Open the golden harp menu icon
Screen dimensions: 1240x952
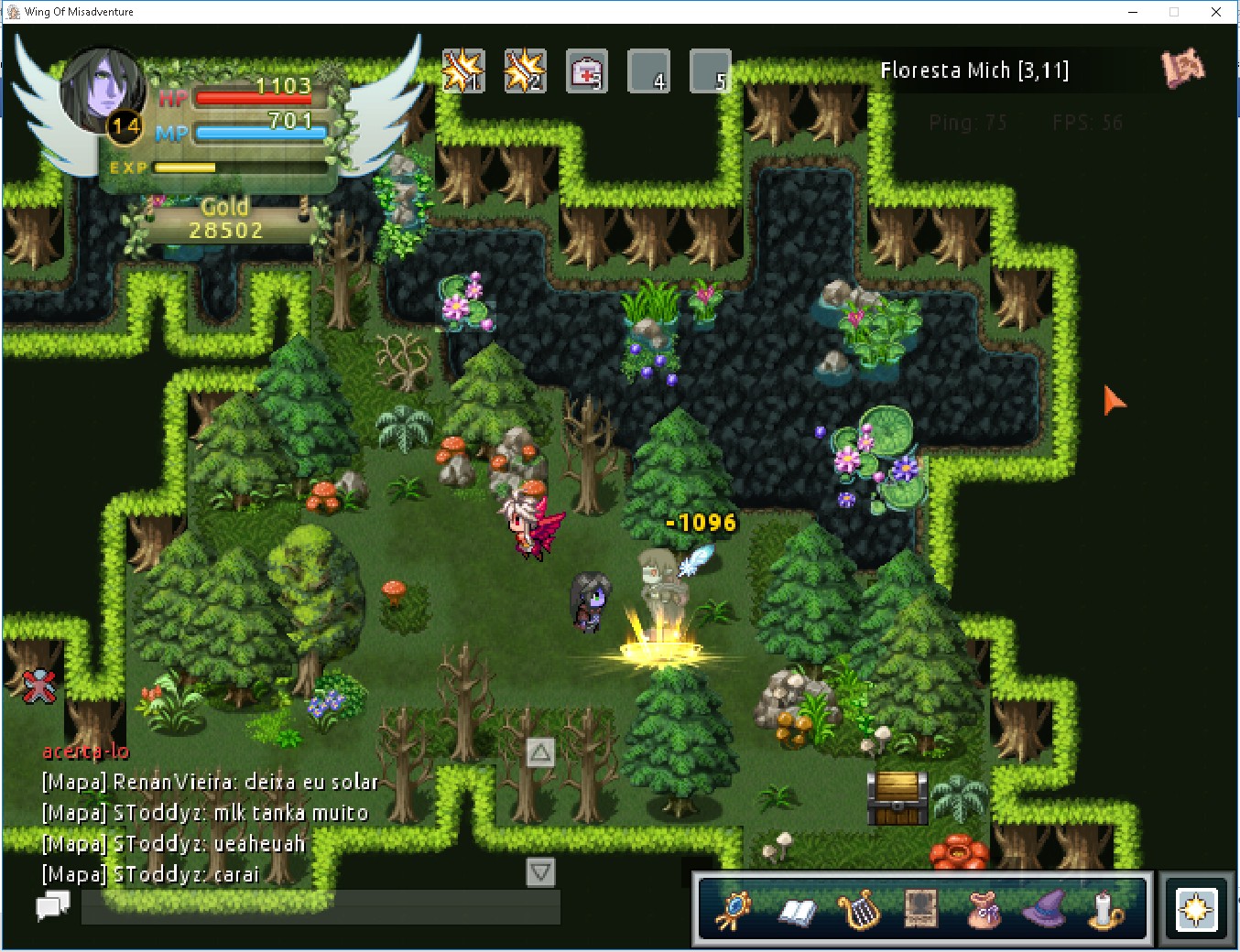[x=859, y=910]
